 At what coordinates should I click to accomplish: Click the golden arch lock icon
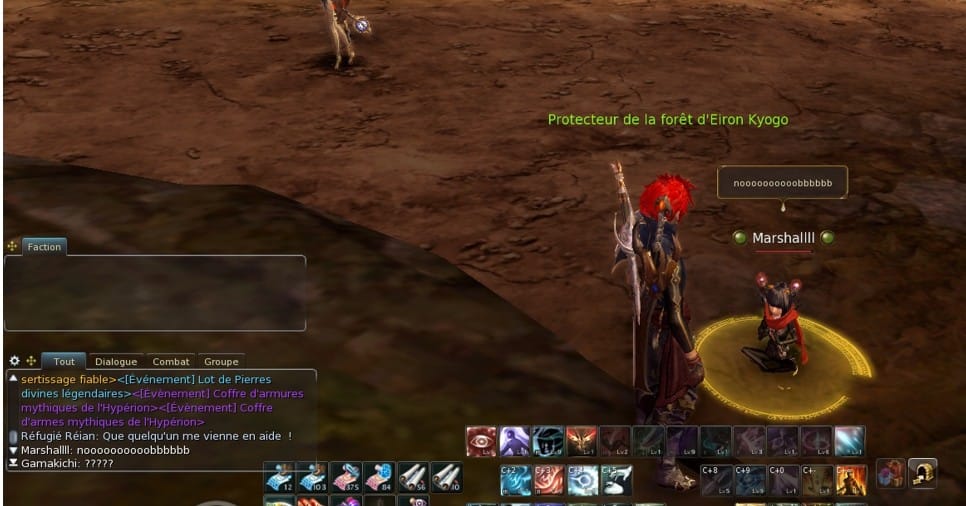tap(922, 473)
